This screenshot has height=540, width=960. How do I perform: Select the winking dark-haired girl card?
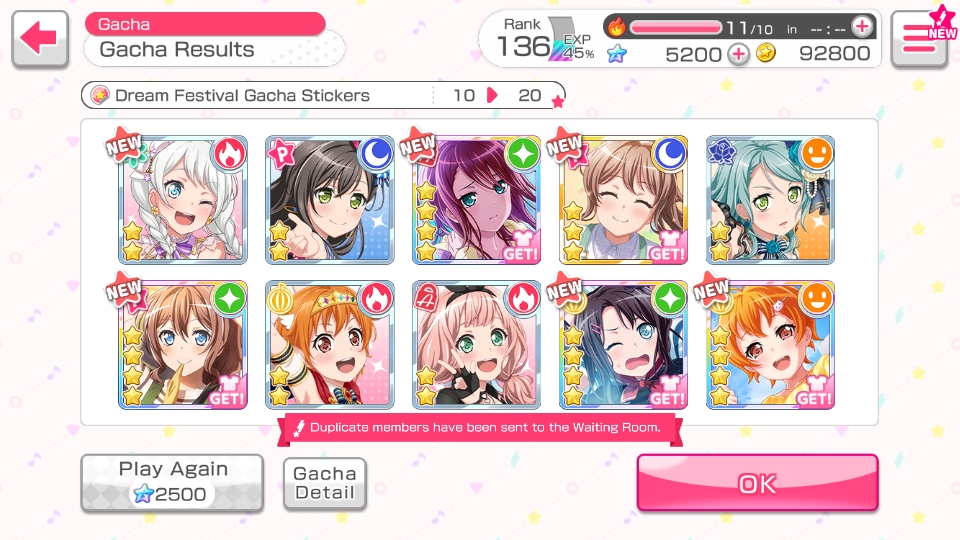(x=624, y=345)
